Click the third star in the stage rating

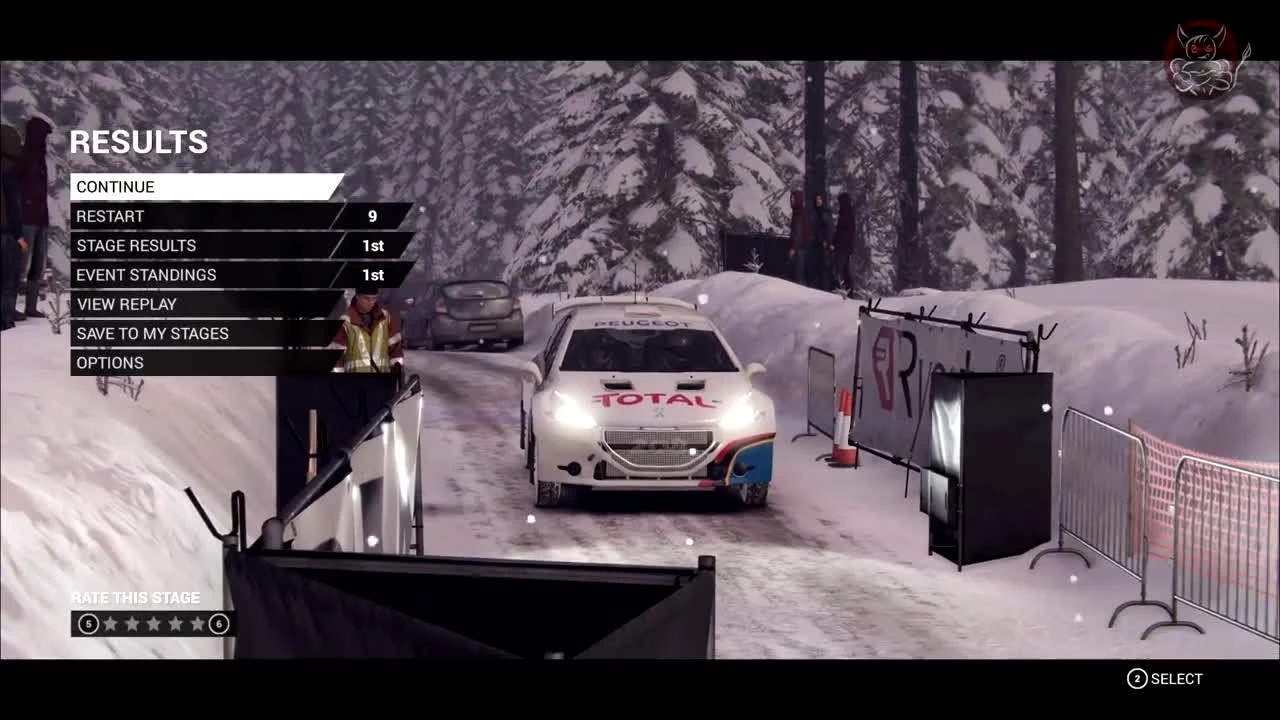pyautogui.click(x=152, y=623)
